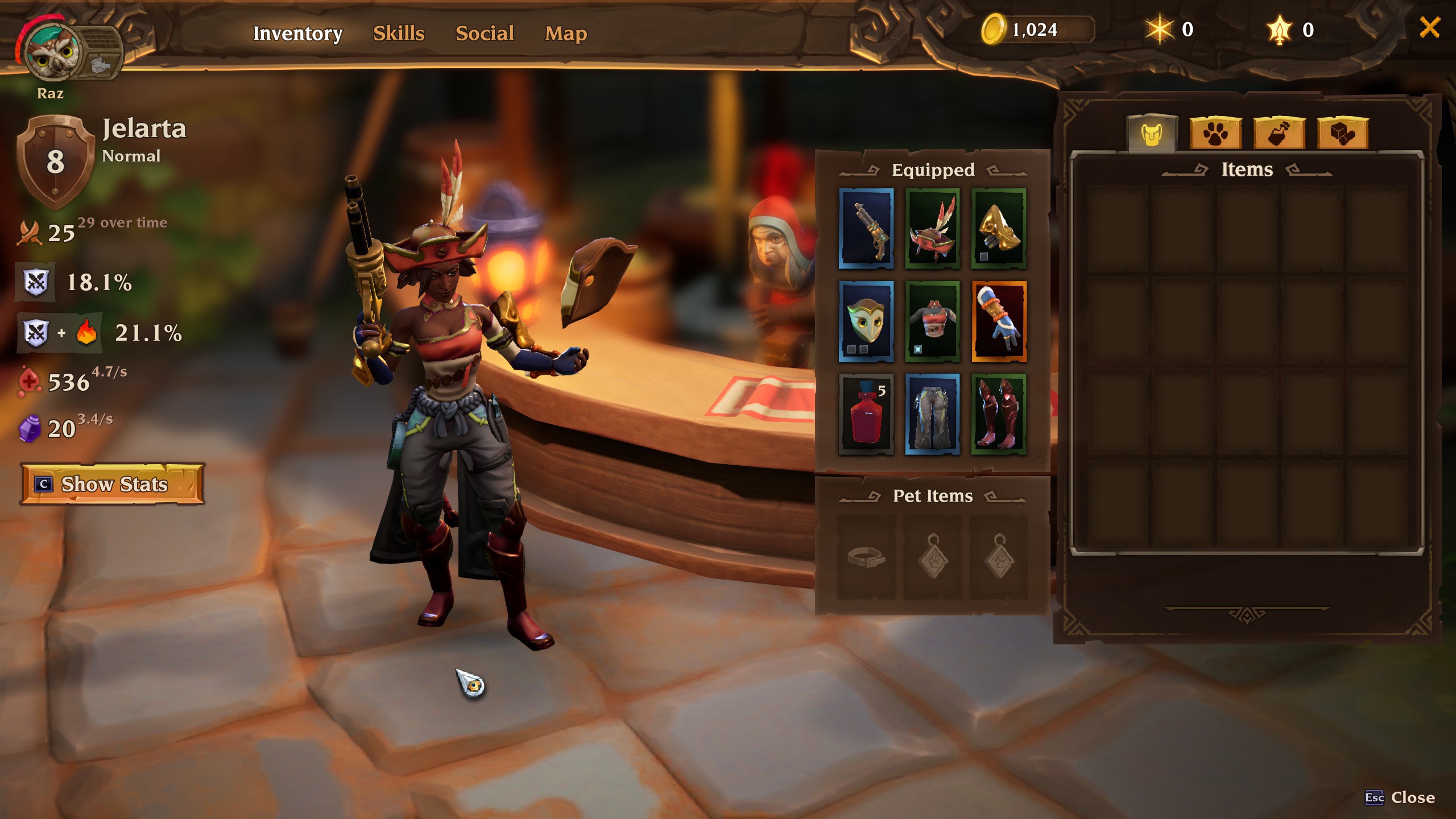Switch to the blocks materials bag tab
1456x819 pixels.
pyautogui.click(x=1343, y=134)
